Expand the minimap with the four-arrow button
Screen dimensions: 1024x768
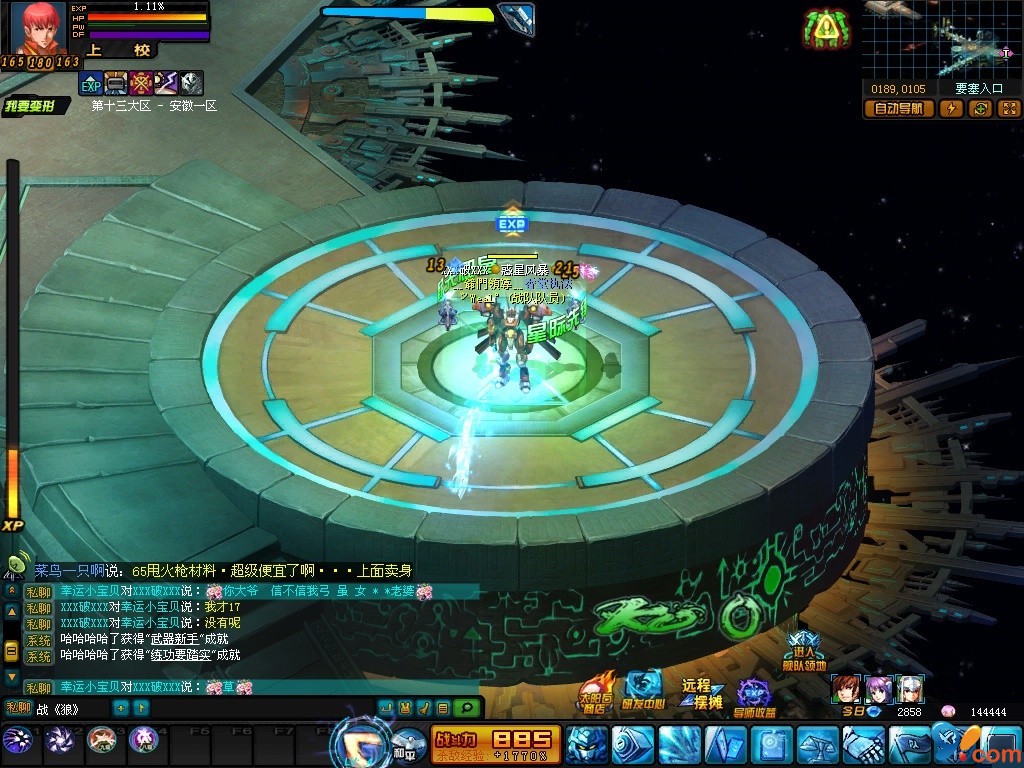pyautogui.click(x=1009, y=109)
